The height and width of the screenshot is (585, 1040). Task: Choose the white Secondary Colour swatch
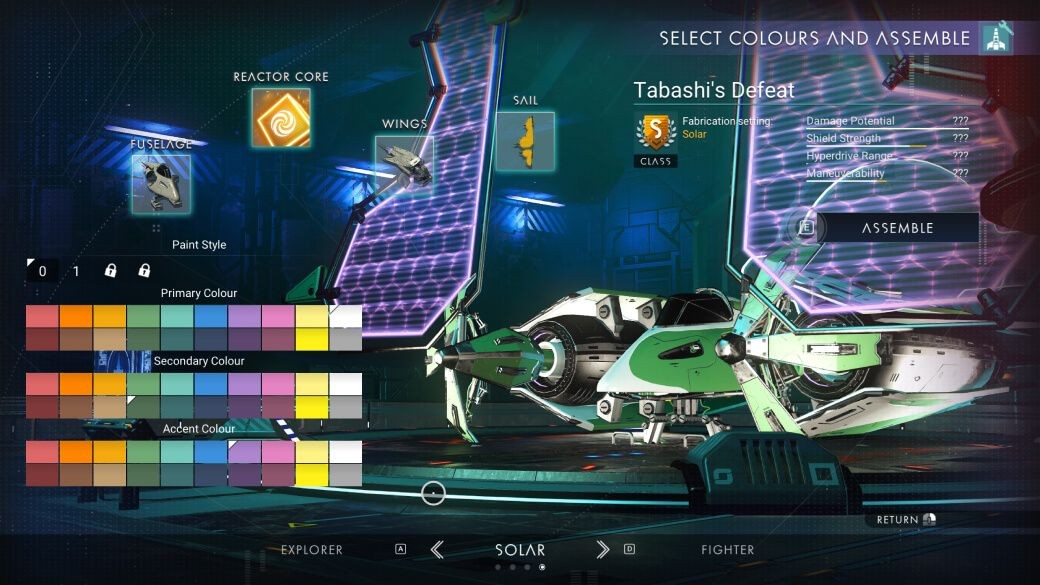pos(345,384)
